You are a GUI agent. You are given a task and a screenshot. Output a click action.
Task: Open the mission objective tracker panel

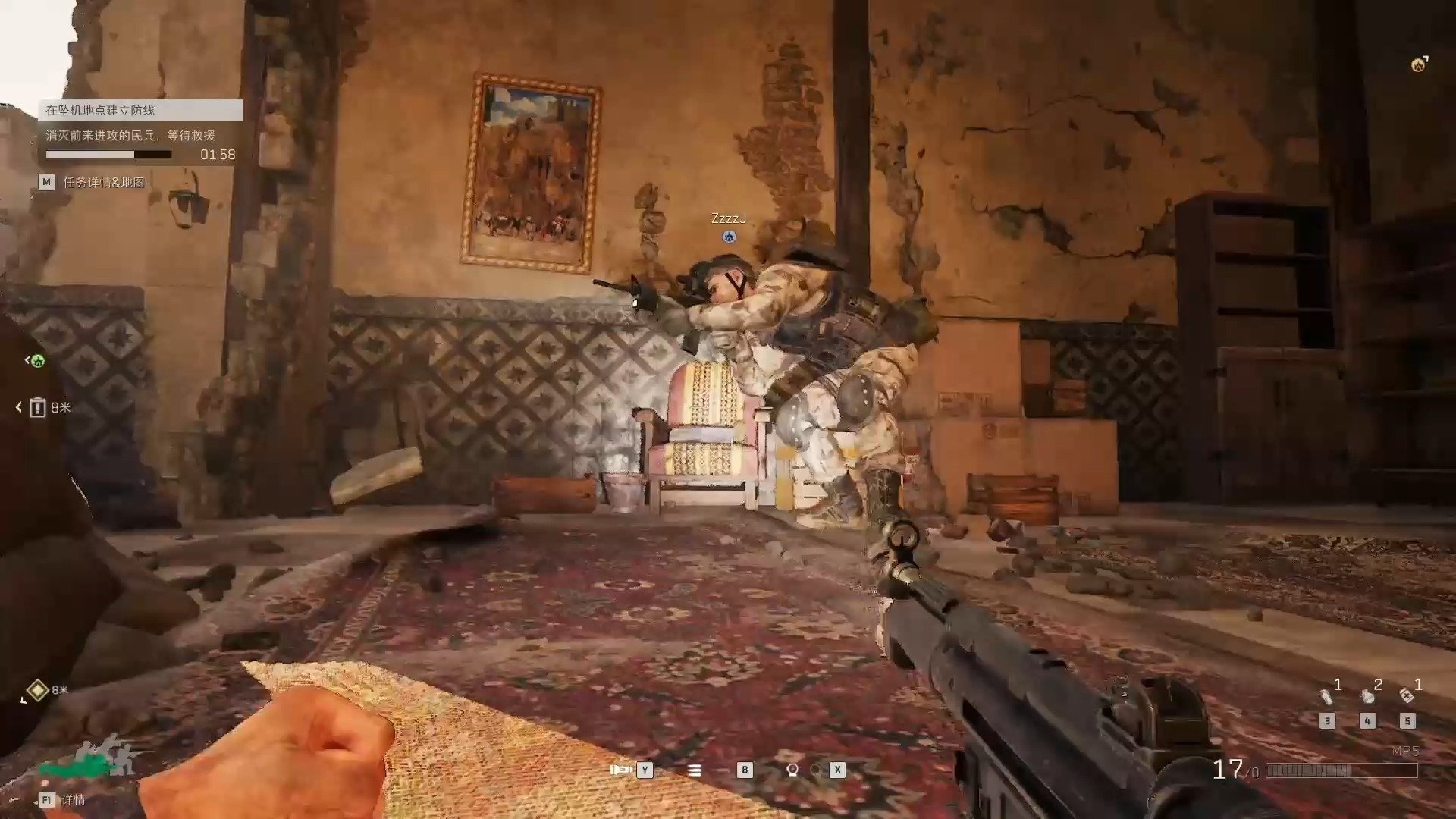[x=141, y=111]
